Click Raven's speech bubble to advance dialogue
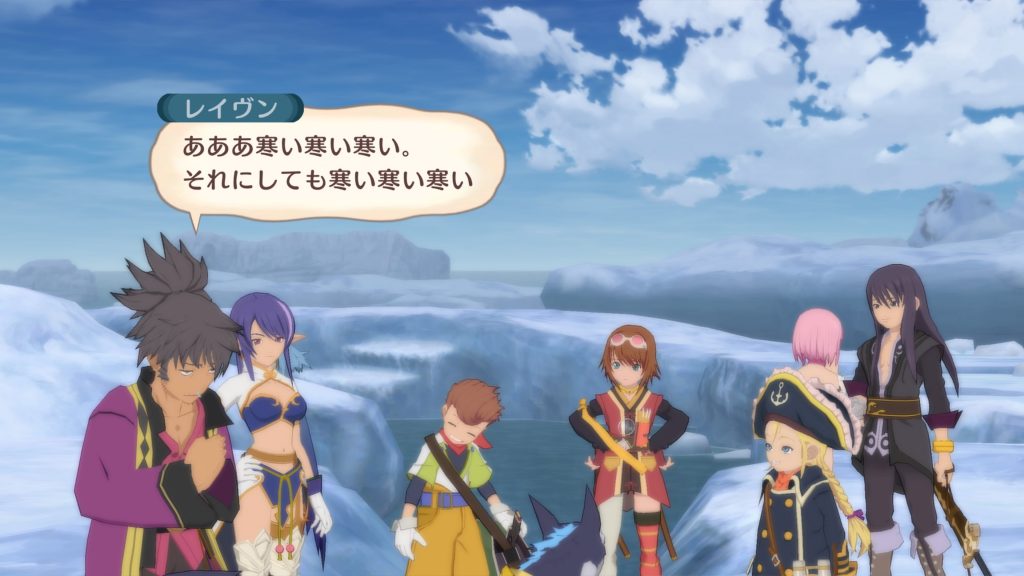 click(x=326, y=164)
